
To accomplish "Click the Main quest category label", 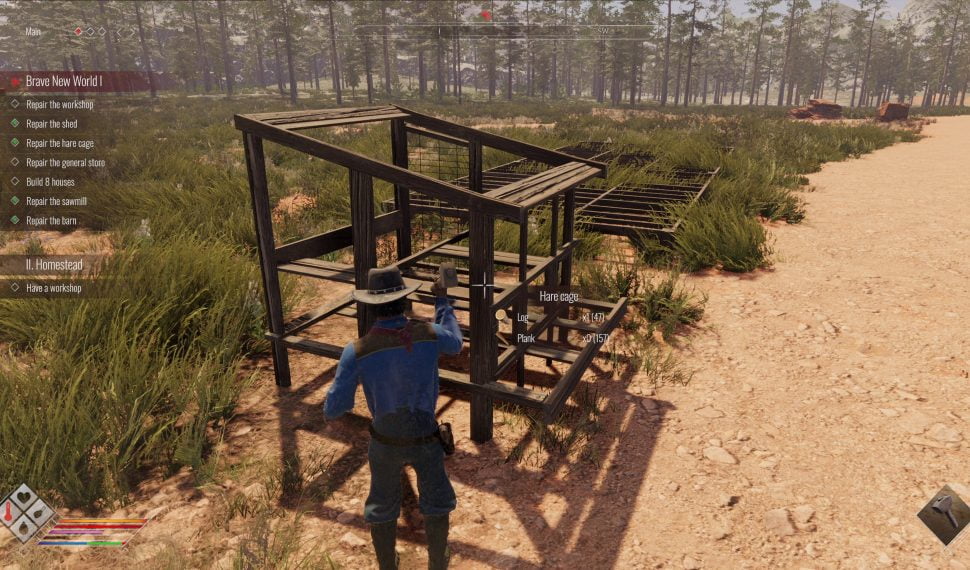I will 35,32.
